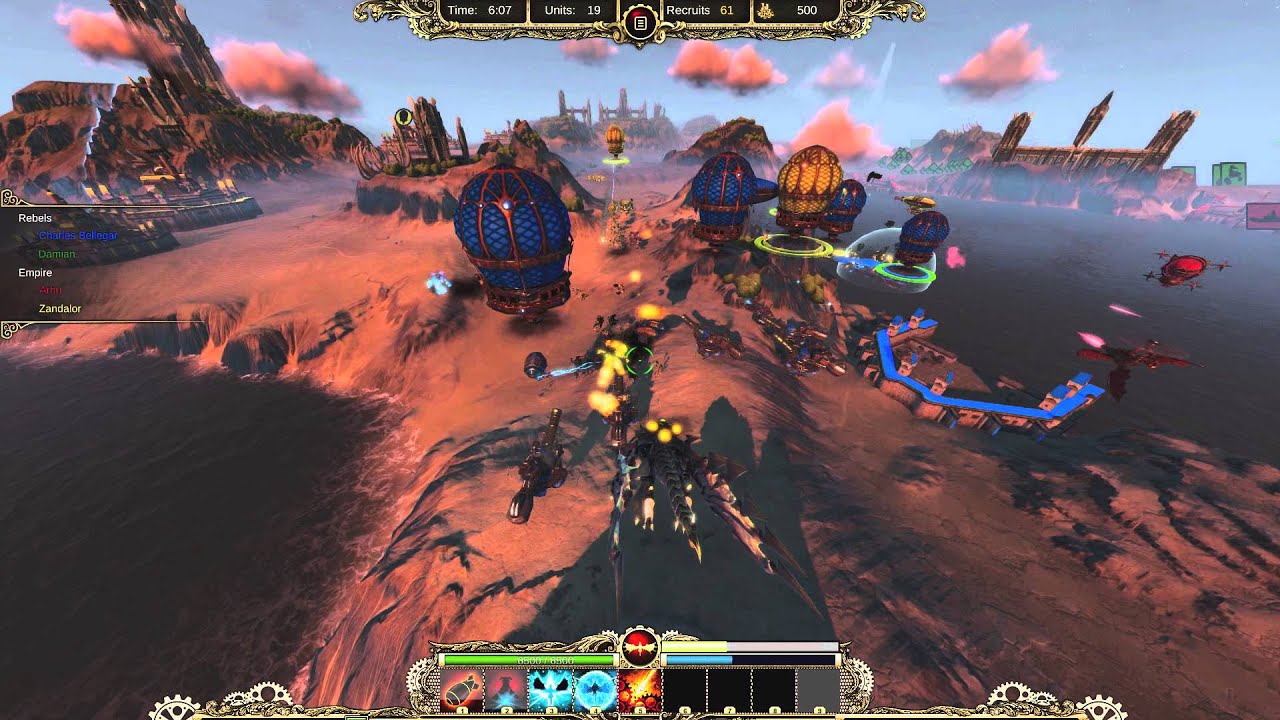Open the menu button in the top bar
Image resolution: width=1280 pixels, height=720 pixels.
[640, 22]
